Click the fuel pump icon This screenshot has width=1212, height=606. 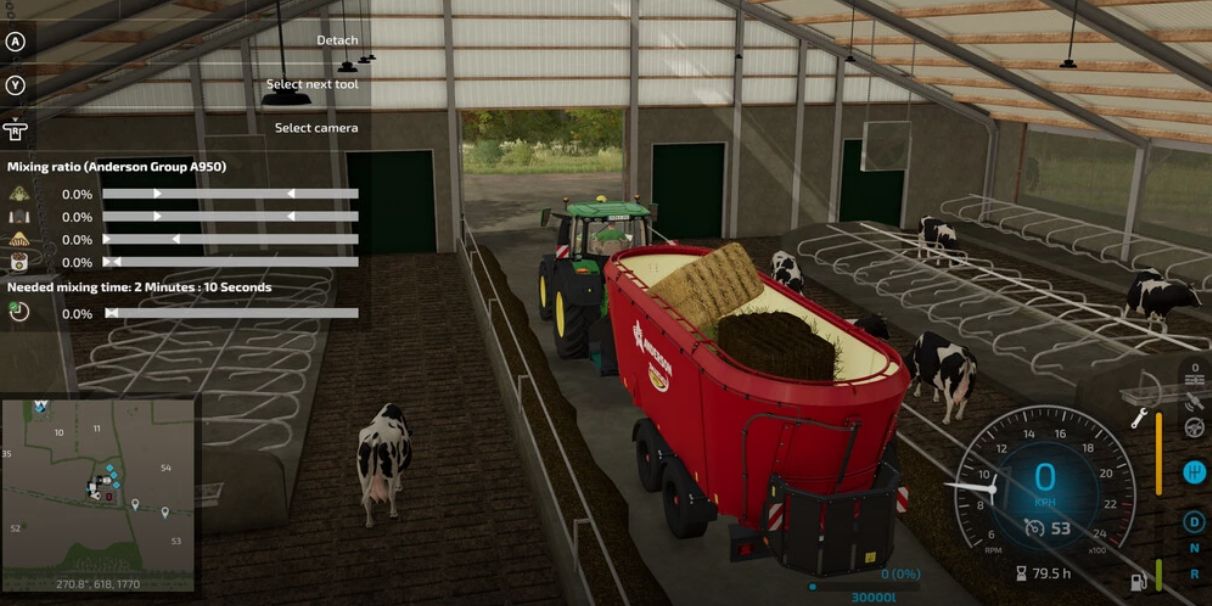(x=1138, y=581)
